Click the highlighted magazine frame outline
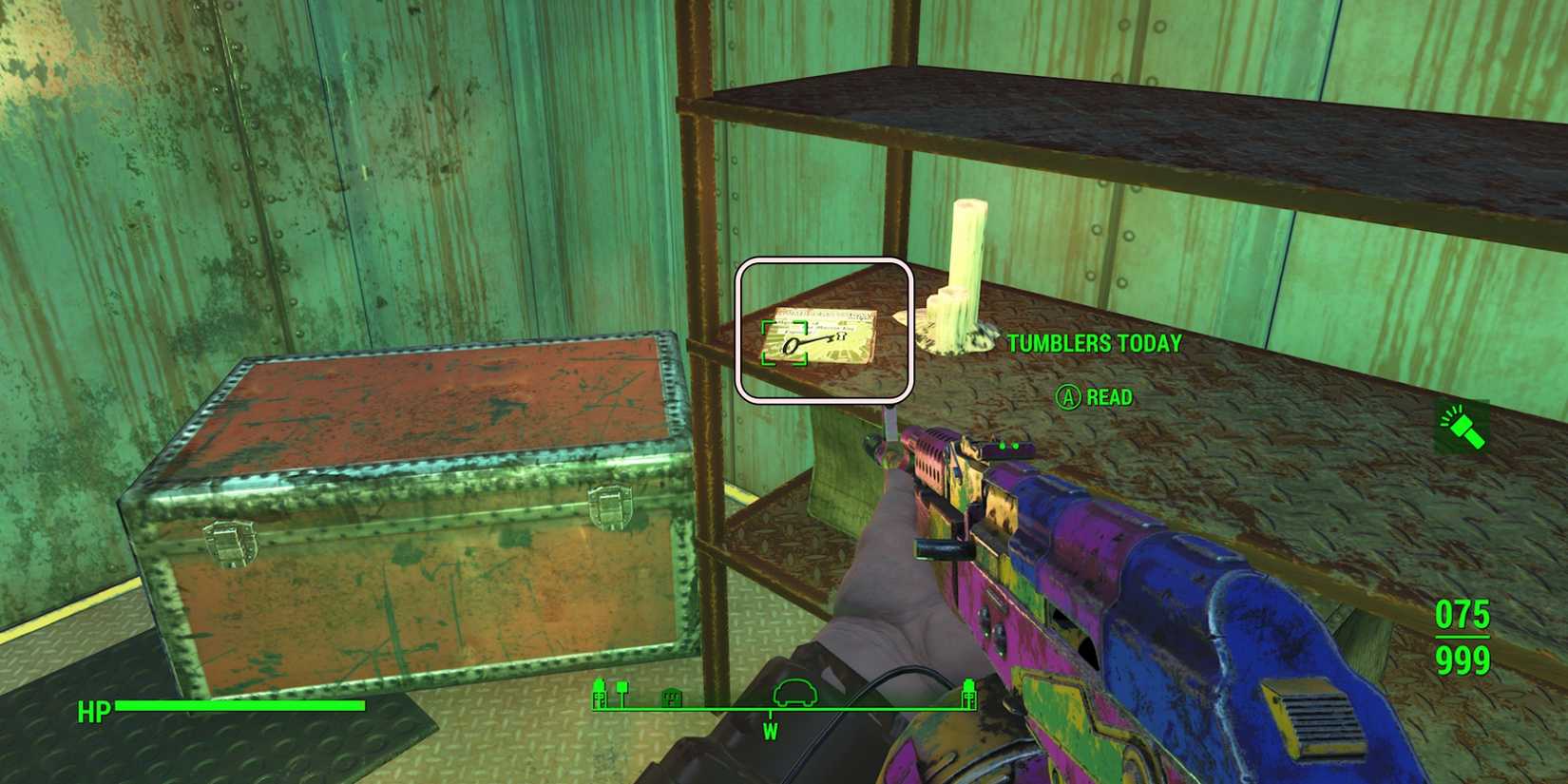Viewport: 1568px width, 784px height. coord(828,329)
